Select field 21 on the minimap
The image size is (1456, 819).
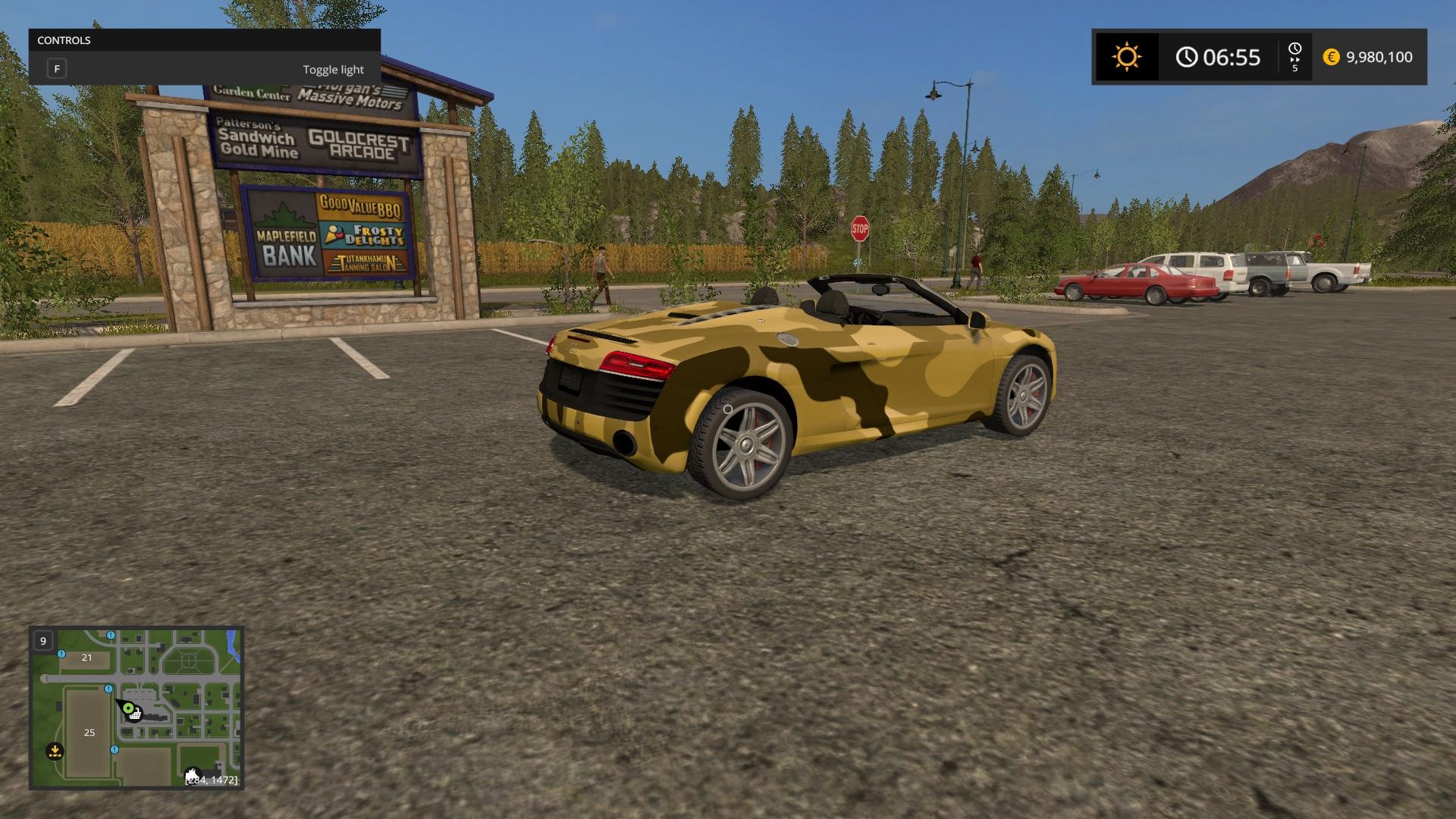pyautogui.click(x=86, y=658)
